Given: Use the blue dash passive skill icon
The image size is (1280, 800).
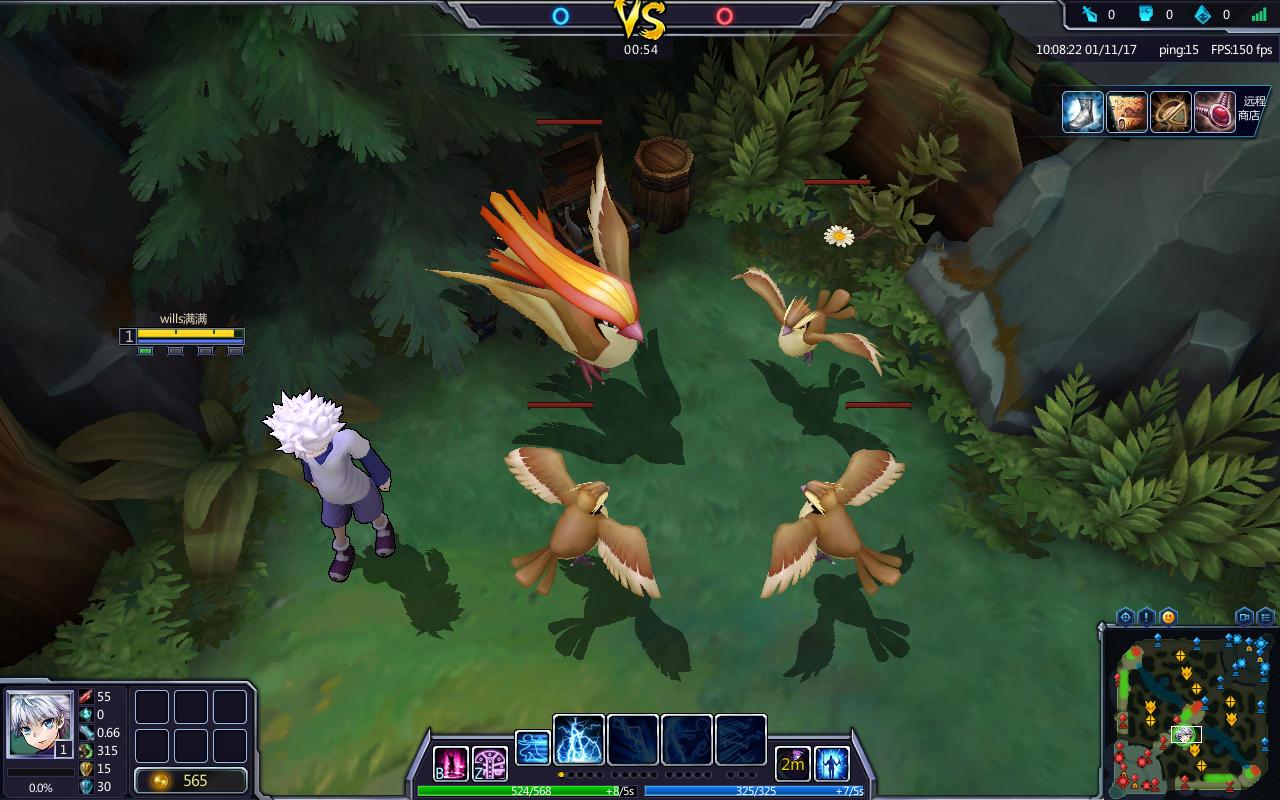Looking at the screenshot, I should (x=533, y=747).
